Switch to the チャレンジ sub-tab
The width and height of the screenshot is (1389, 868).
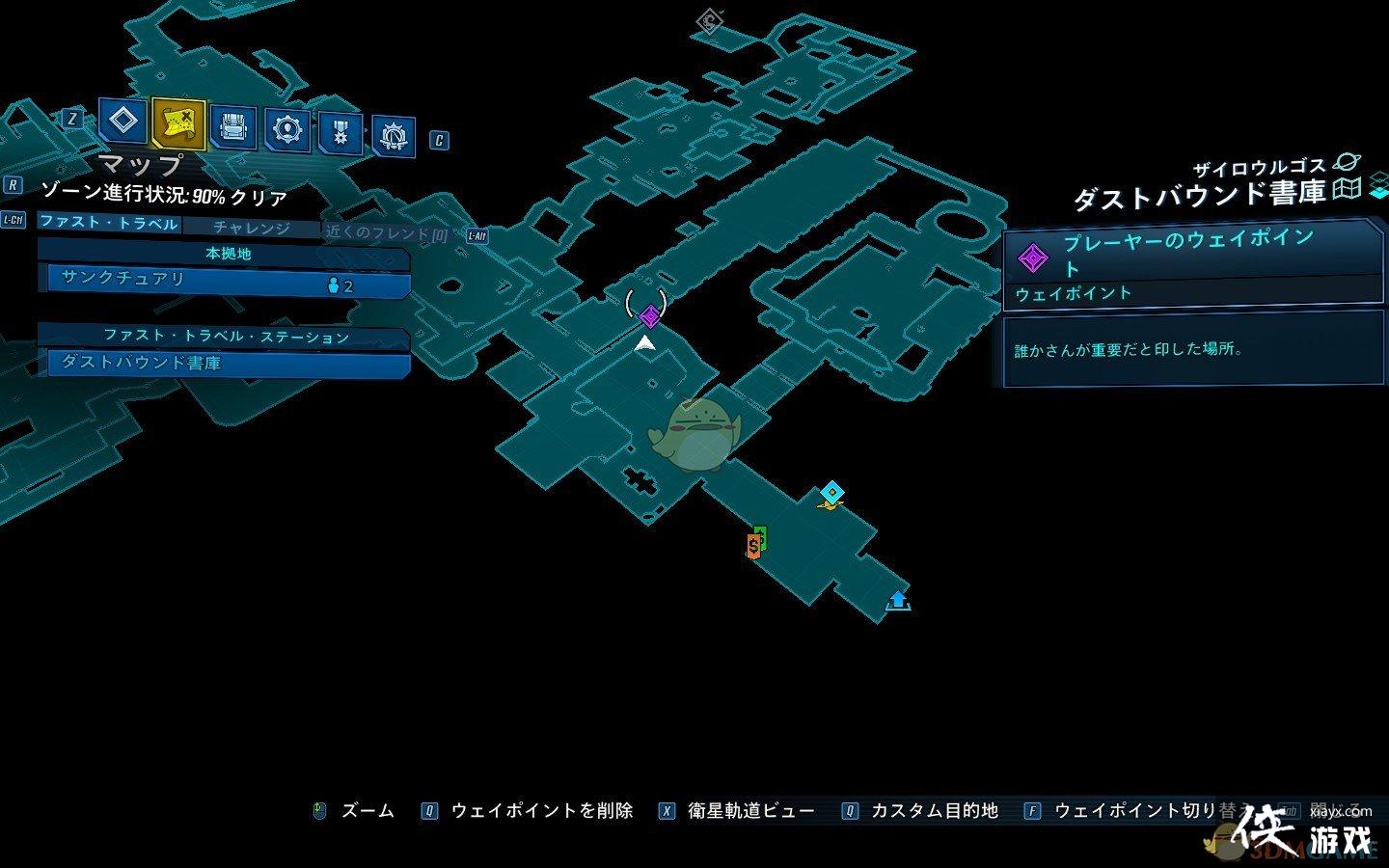pos(251,228)
